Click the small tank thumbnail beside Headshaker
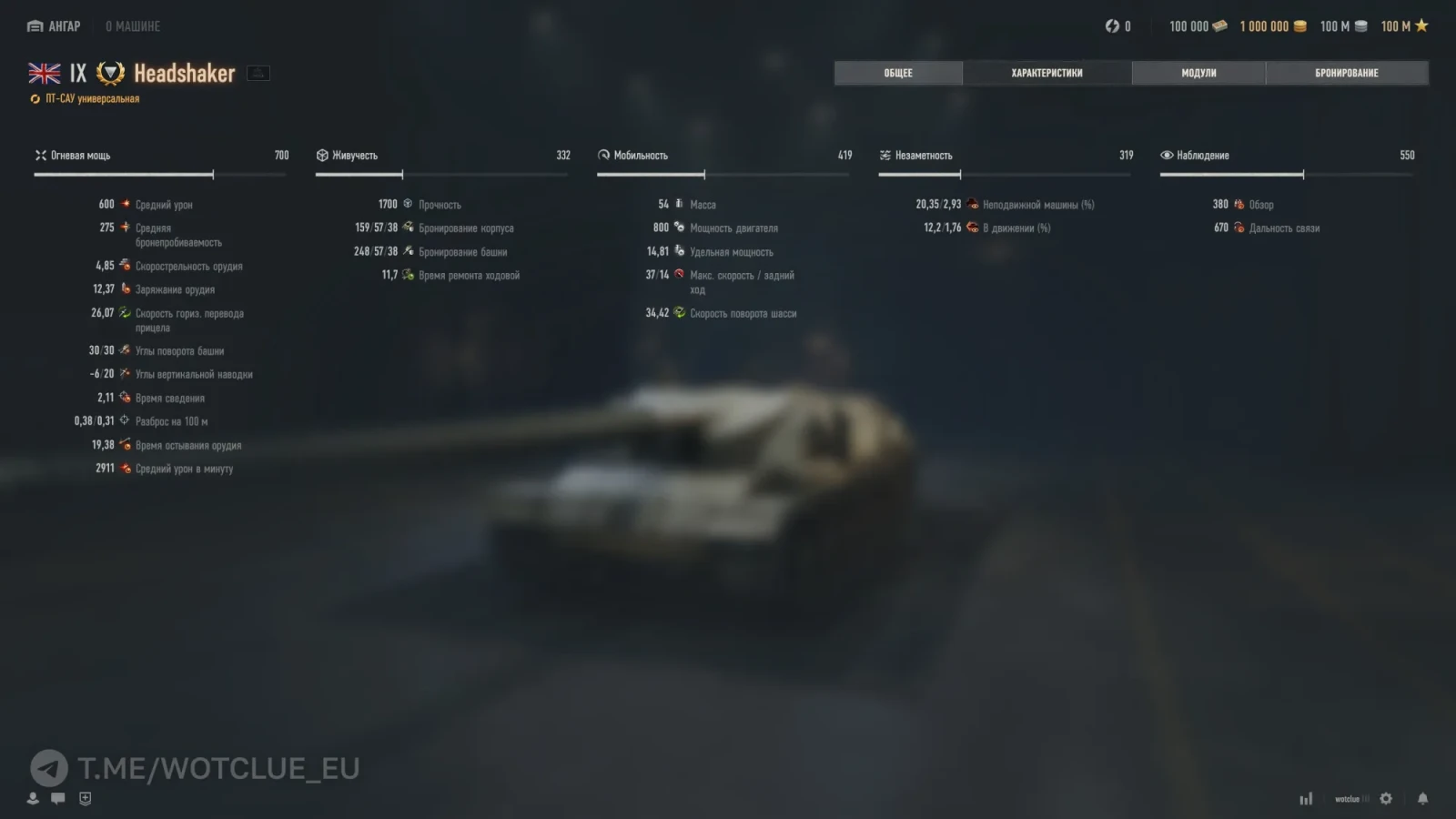Image resolution: width=1456 pixels, height=819 pixels. pyautogui.click(x=258, y=74)
